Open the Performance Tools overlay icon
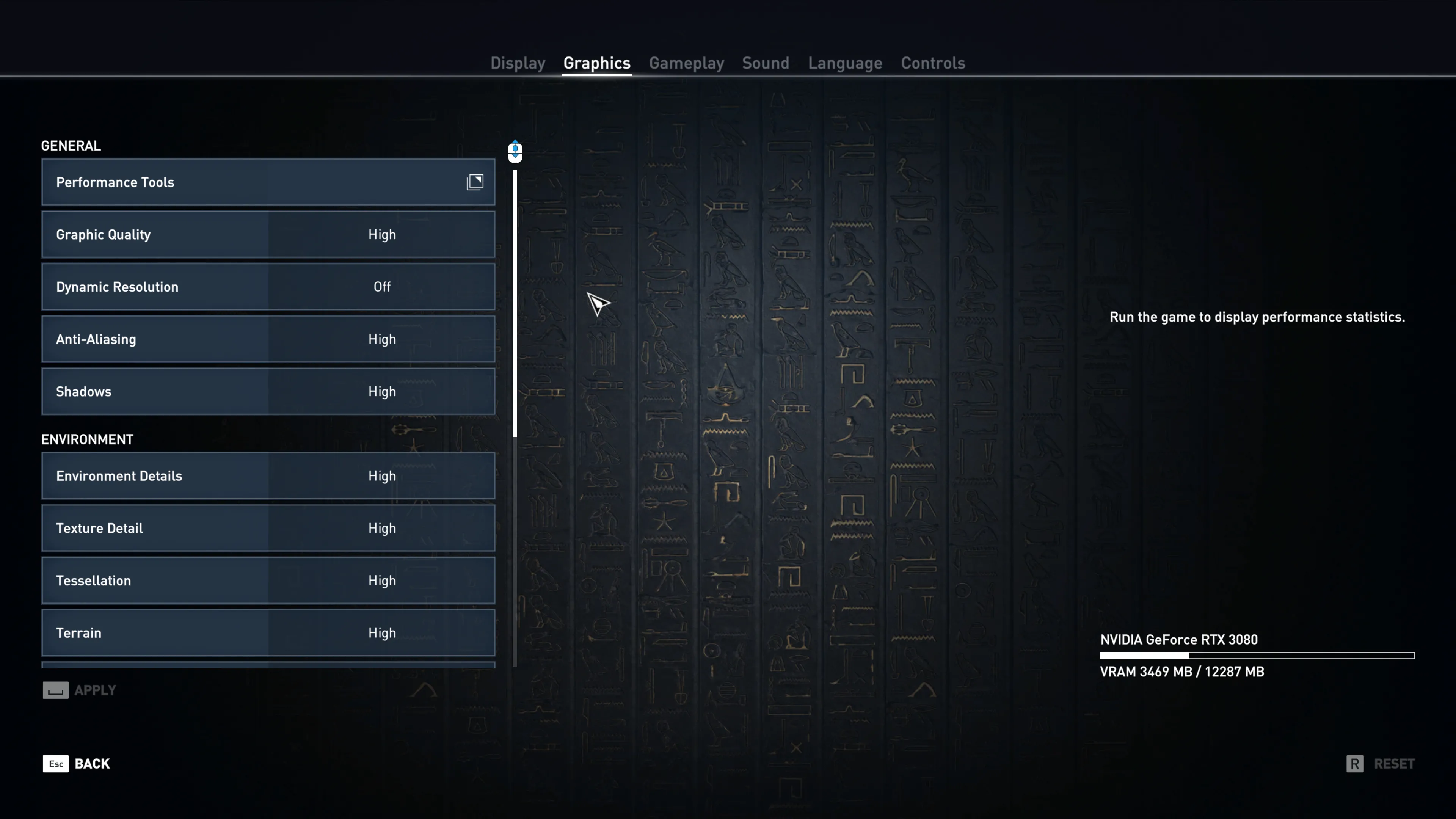The width and height of the screenshot is (1456, 819). pos(475,182)
